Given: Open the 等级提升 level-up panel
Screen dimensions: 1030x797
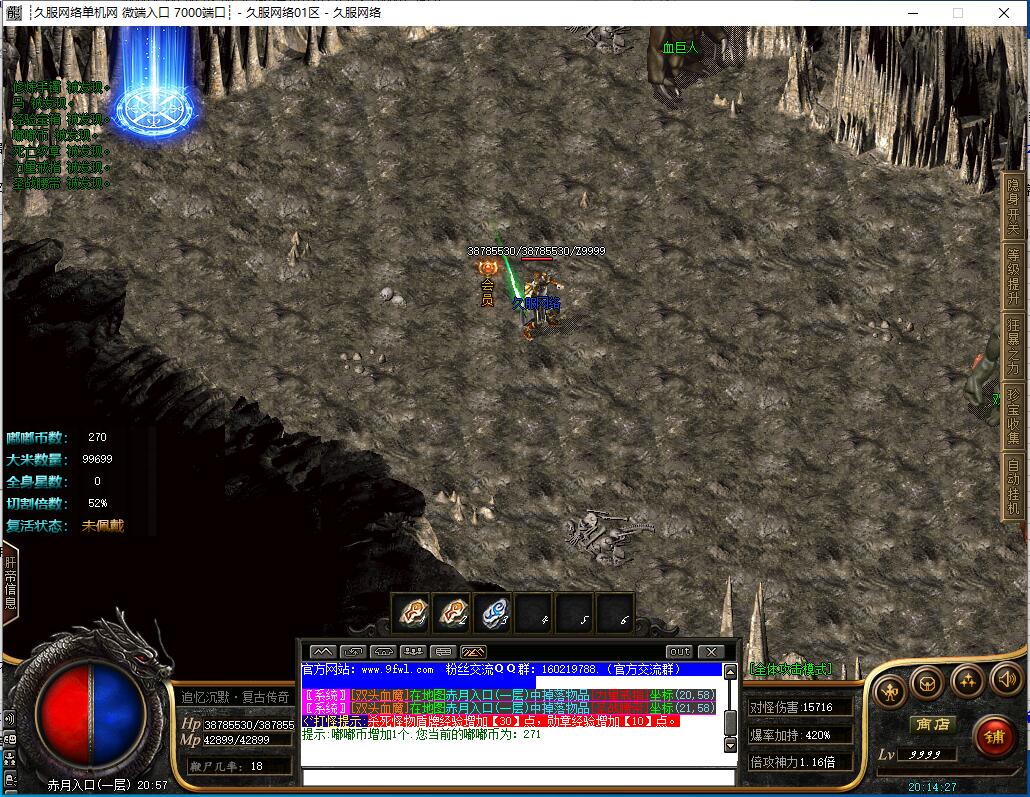Looking at the screenshot, I should click(1013, 275).
